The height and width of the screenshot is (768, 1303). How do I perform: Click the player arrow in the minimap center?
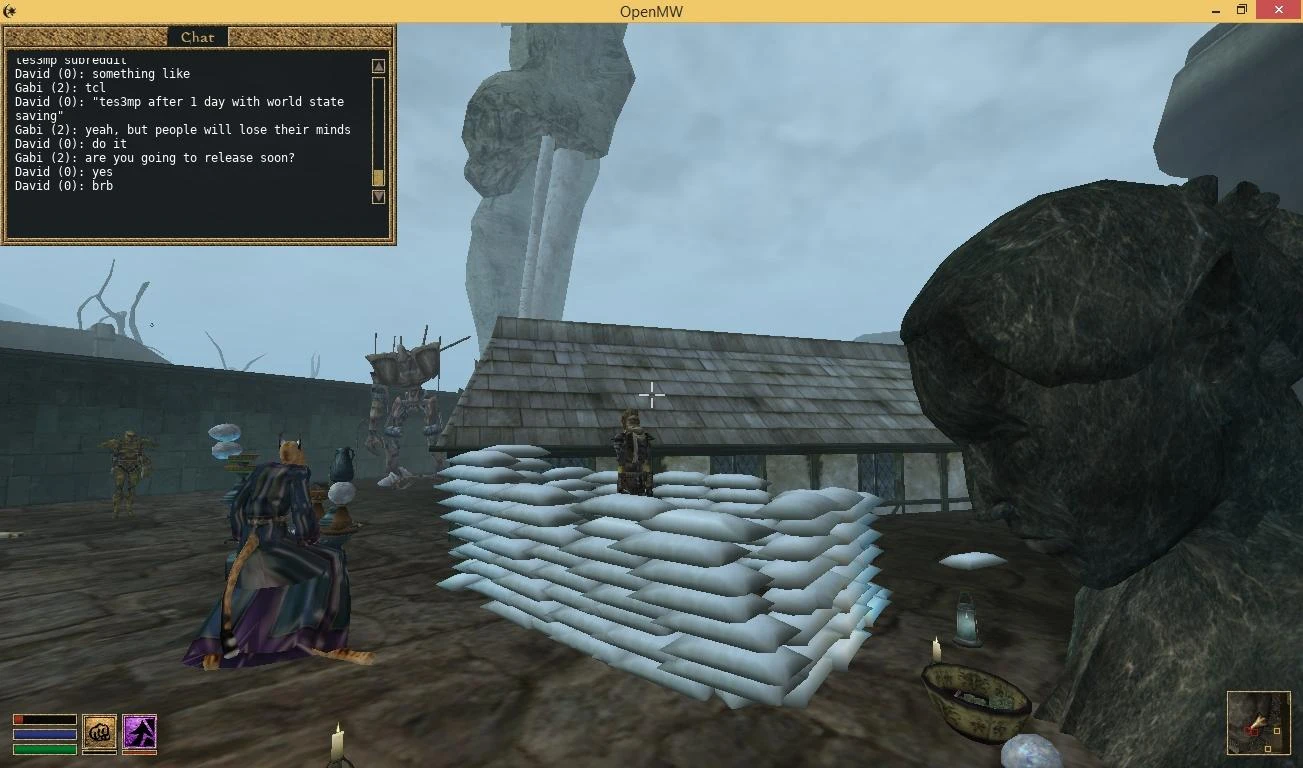[x=1259, y=720]
